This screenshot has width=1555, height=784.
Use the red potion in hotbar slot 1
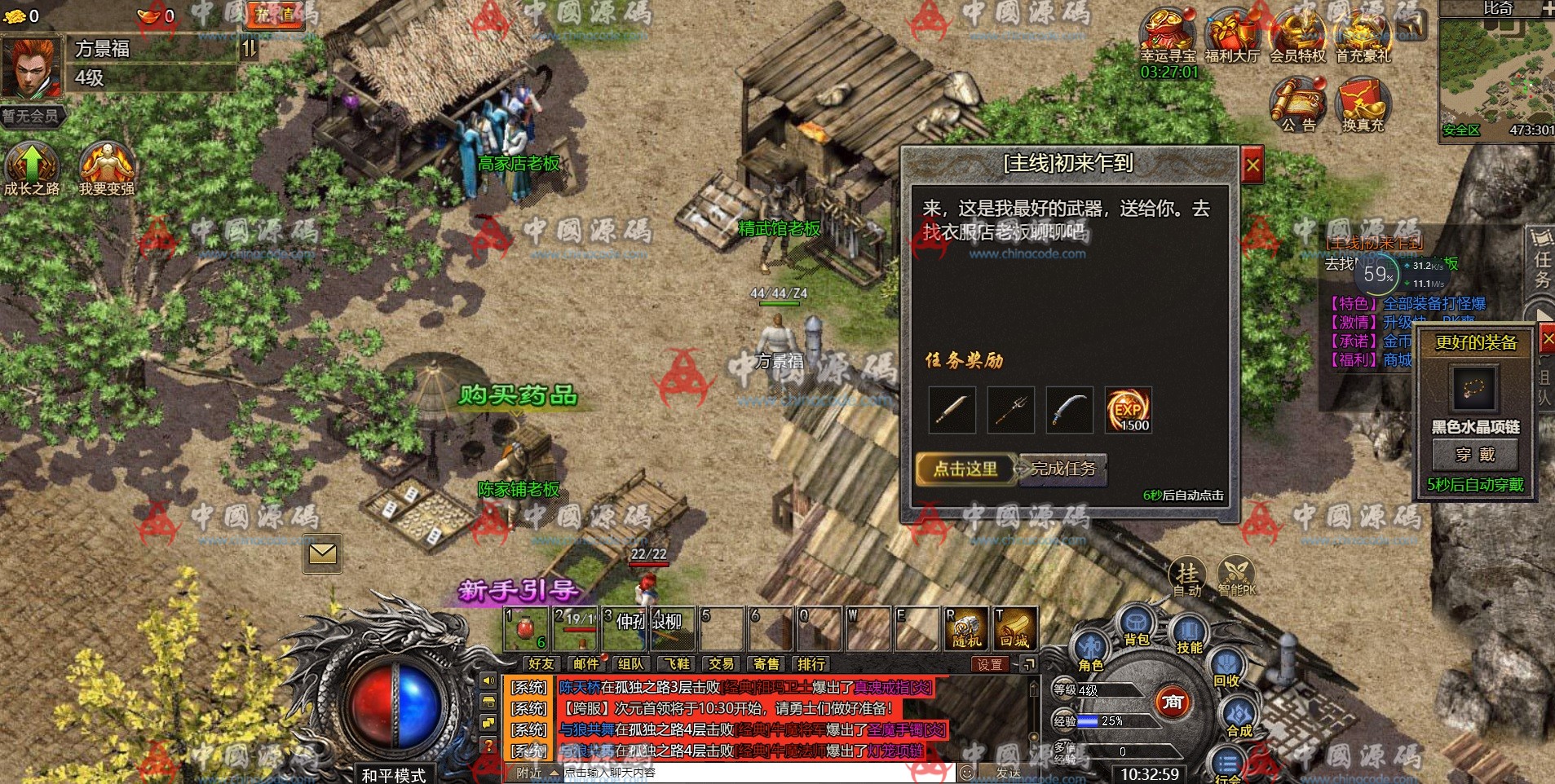pos(526,629)
